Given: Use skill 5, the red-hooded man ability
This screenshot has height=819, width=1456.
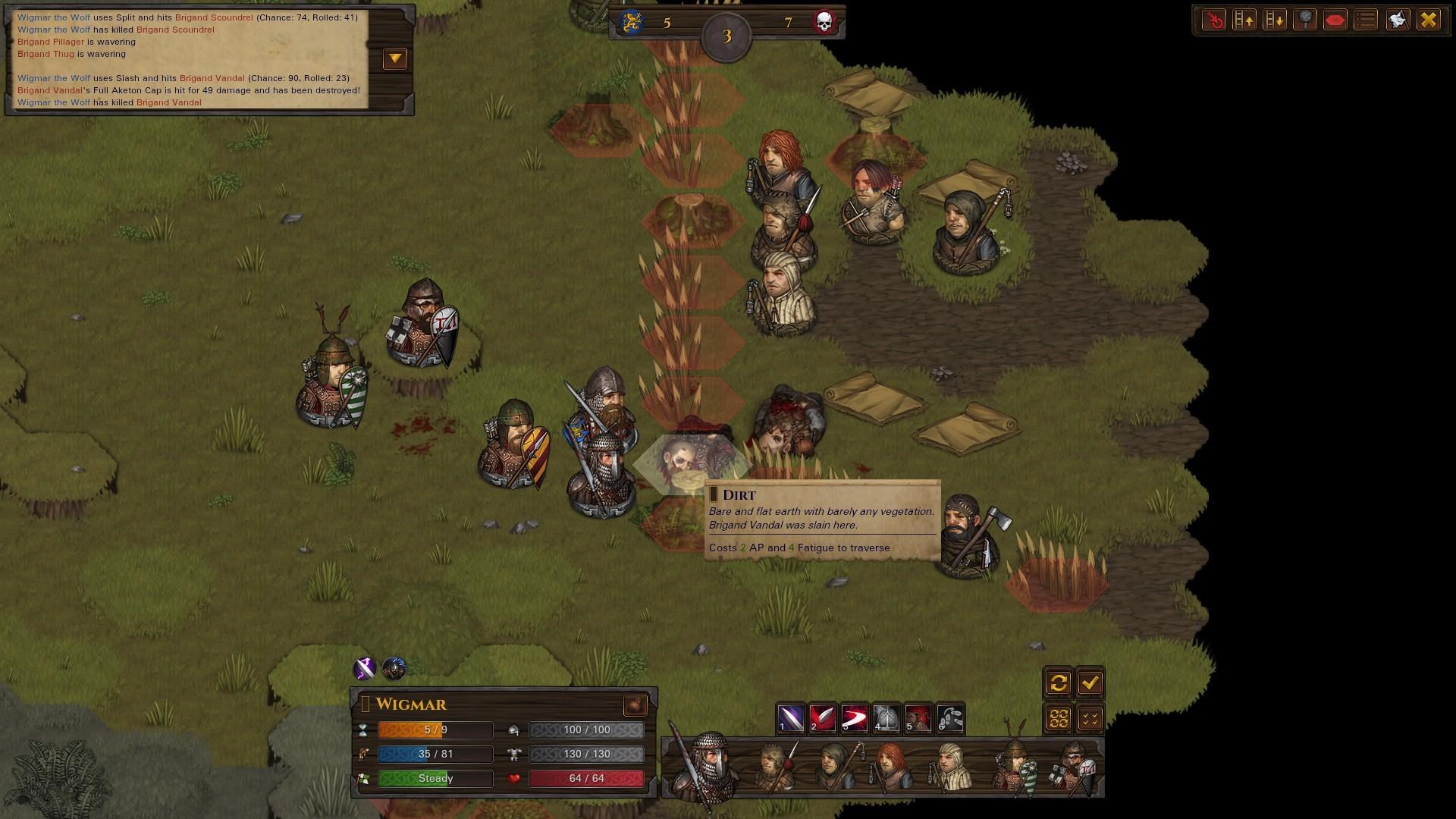Looking at the screenshot, I should coord(918,717).
